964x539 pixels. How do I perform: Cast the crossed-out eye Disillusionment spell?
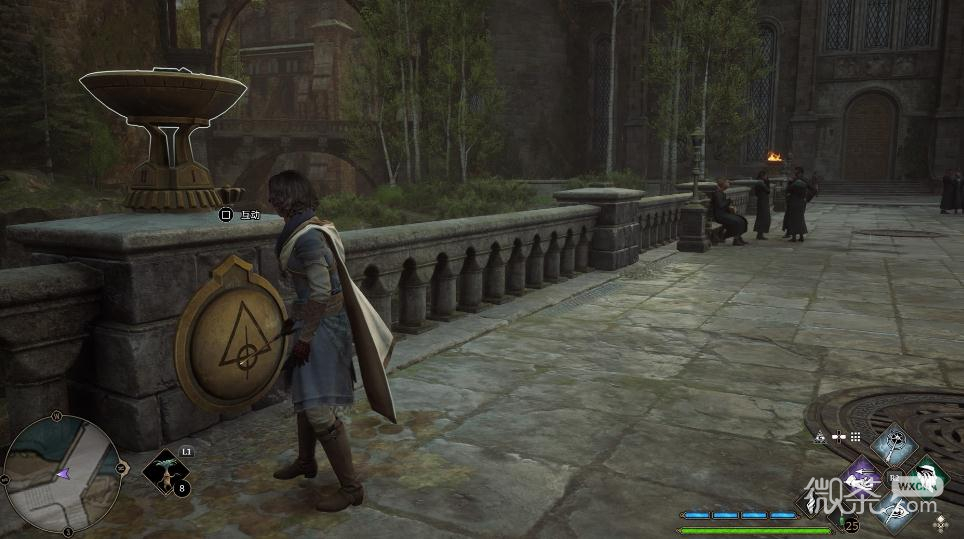pyautogui.click(x=893, y=512)
